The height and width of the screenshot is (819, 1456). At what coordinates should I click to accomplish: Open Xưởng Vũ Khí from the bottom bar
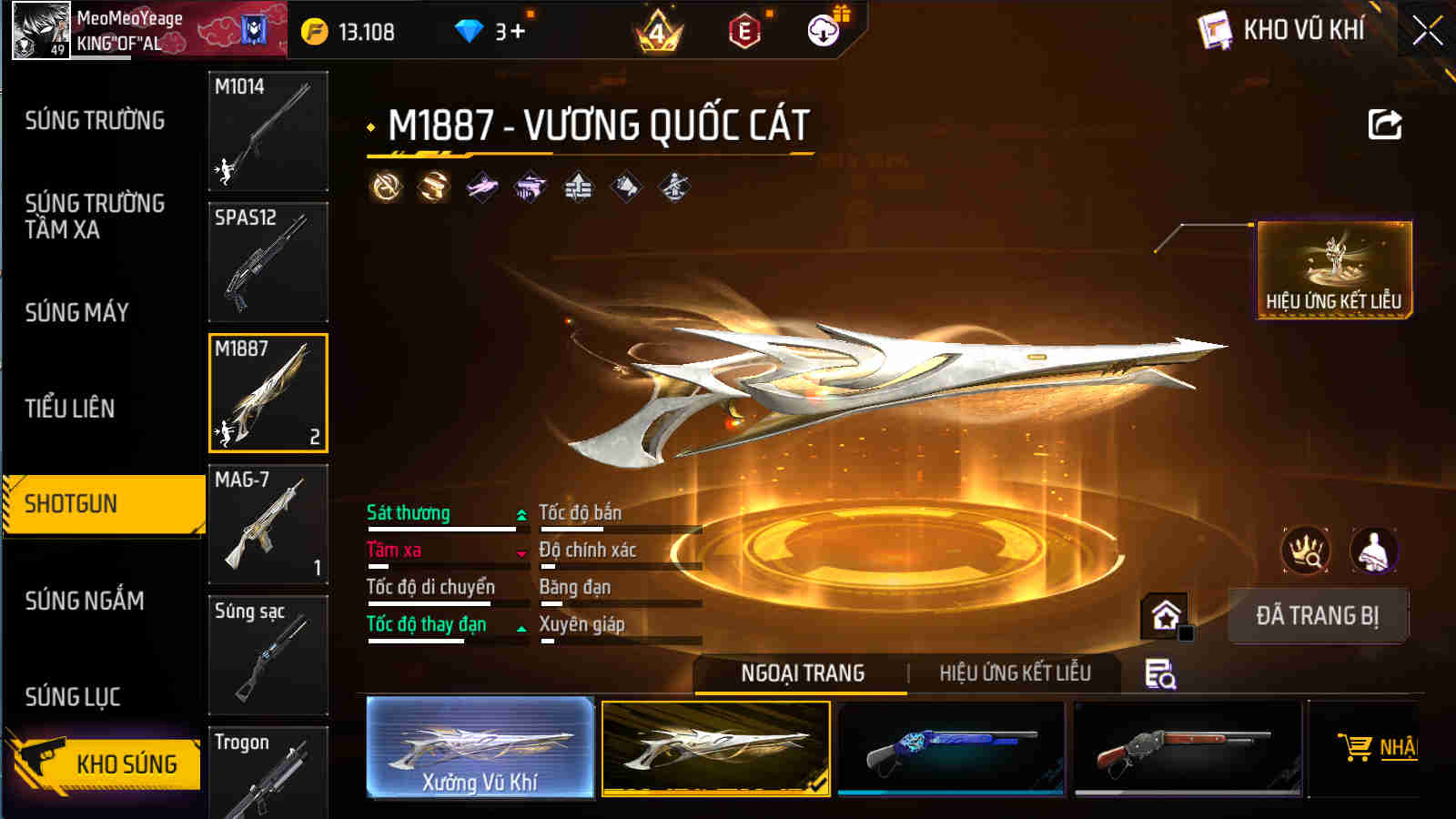pyautogui.click(x=480, y=748)
